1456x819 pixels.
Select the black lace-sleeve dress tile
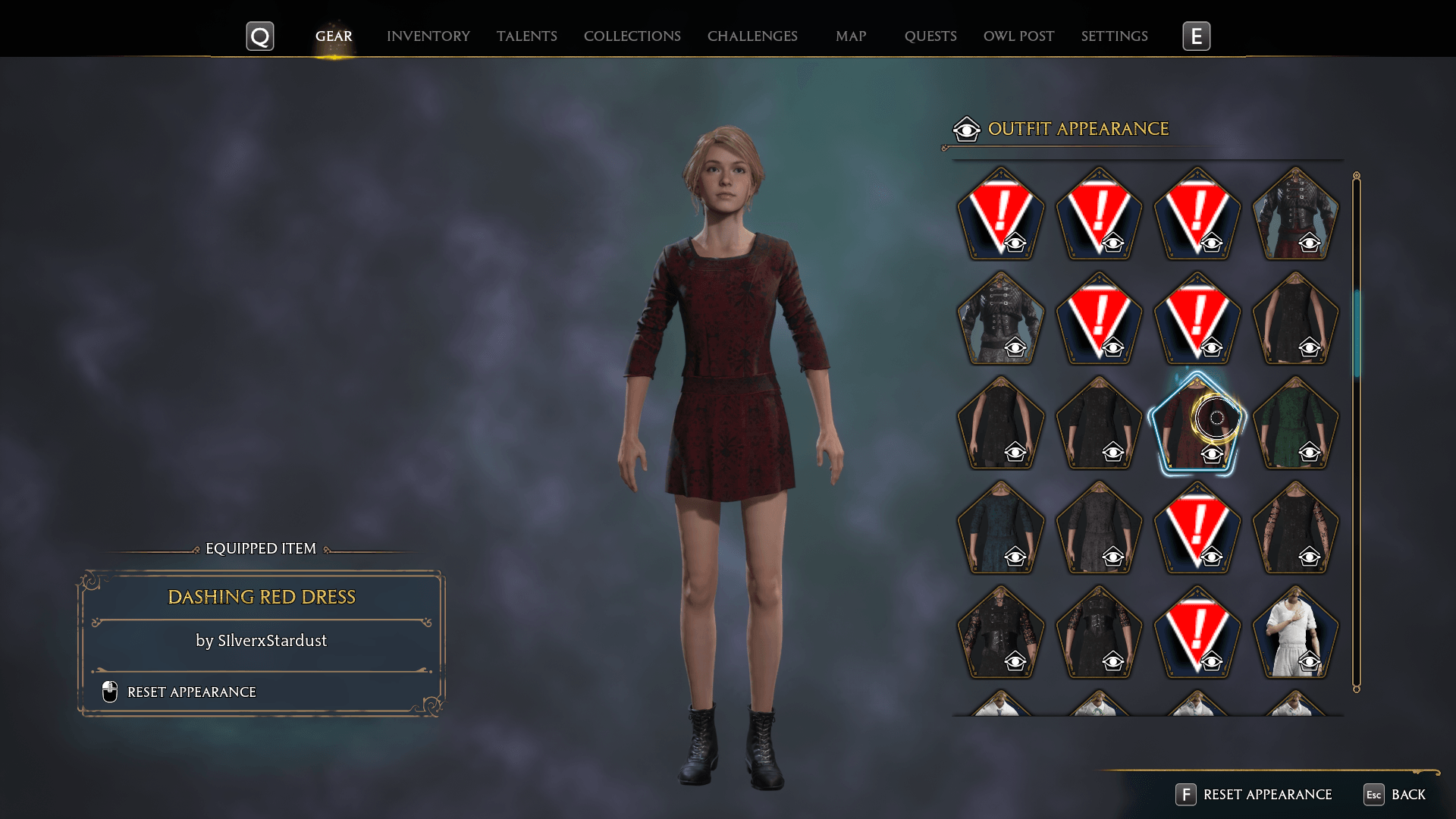click(x=1295, y=531)
